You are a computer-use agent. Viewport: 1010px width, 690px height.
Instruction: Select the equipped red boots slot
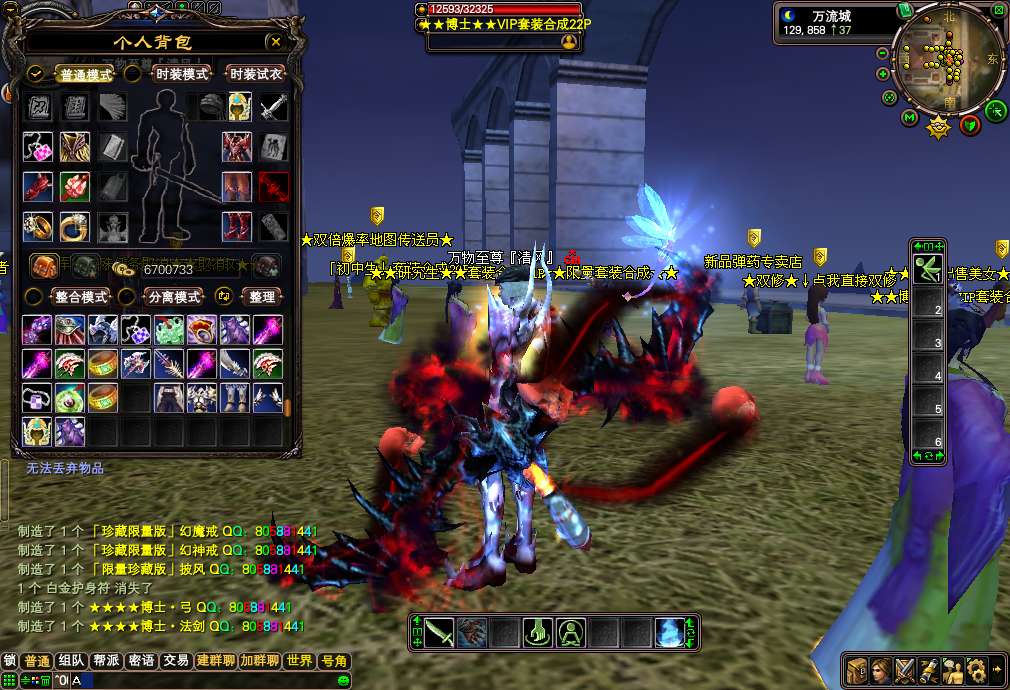[x=237, y=226]
